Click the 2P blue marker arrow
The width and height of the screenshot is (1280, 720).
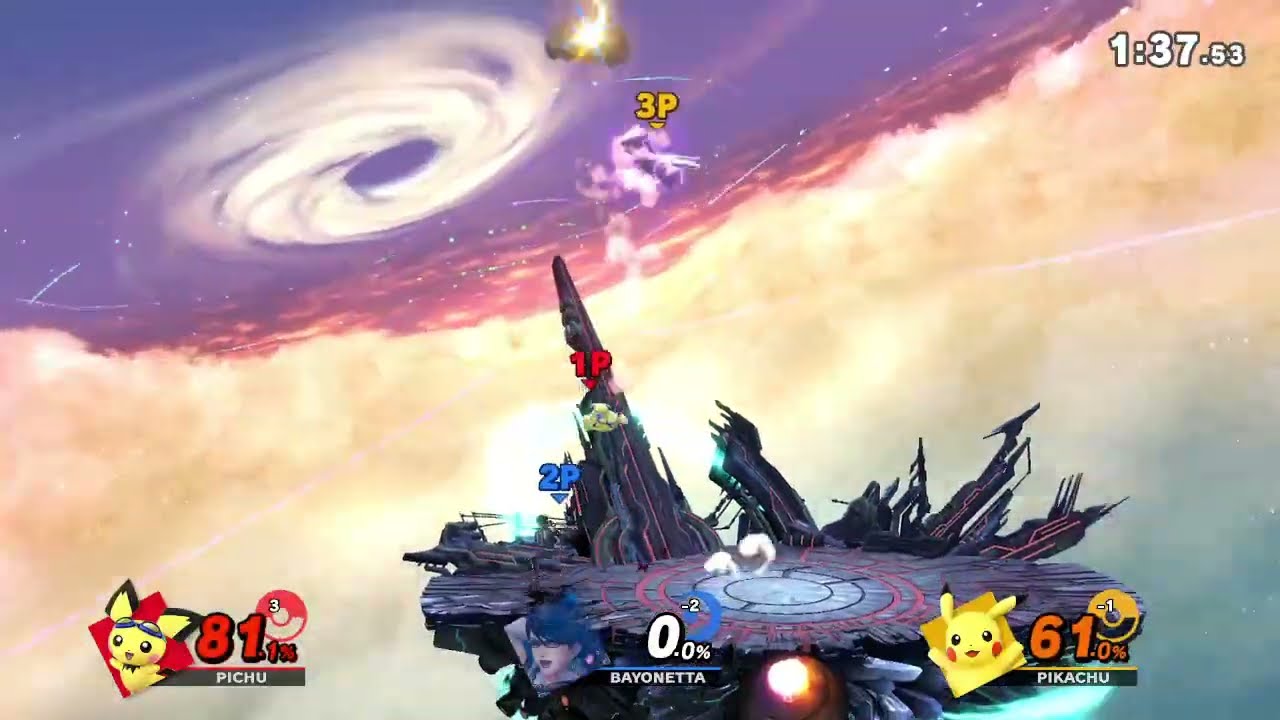(x=560, y=479)
